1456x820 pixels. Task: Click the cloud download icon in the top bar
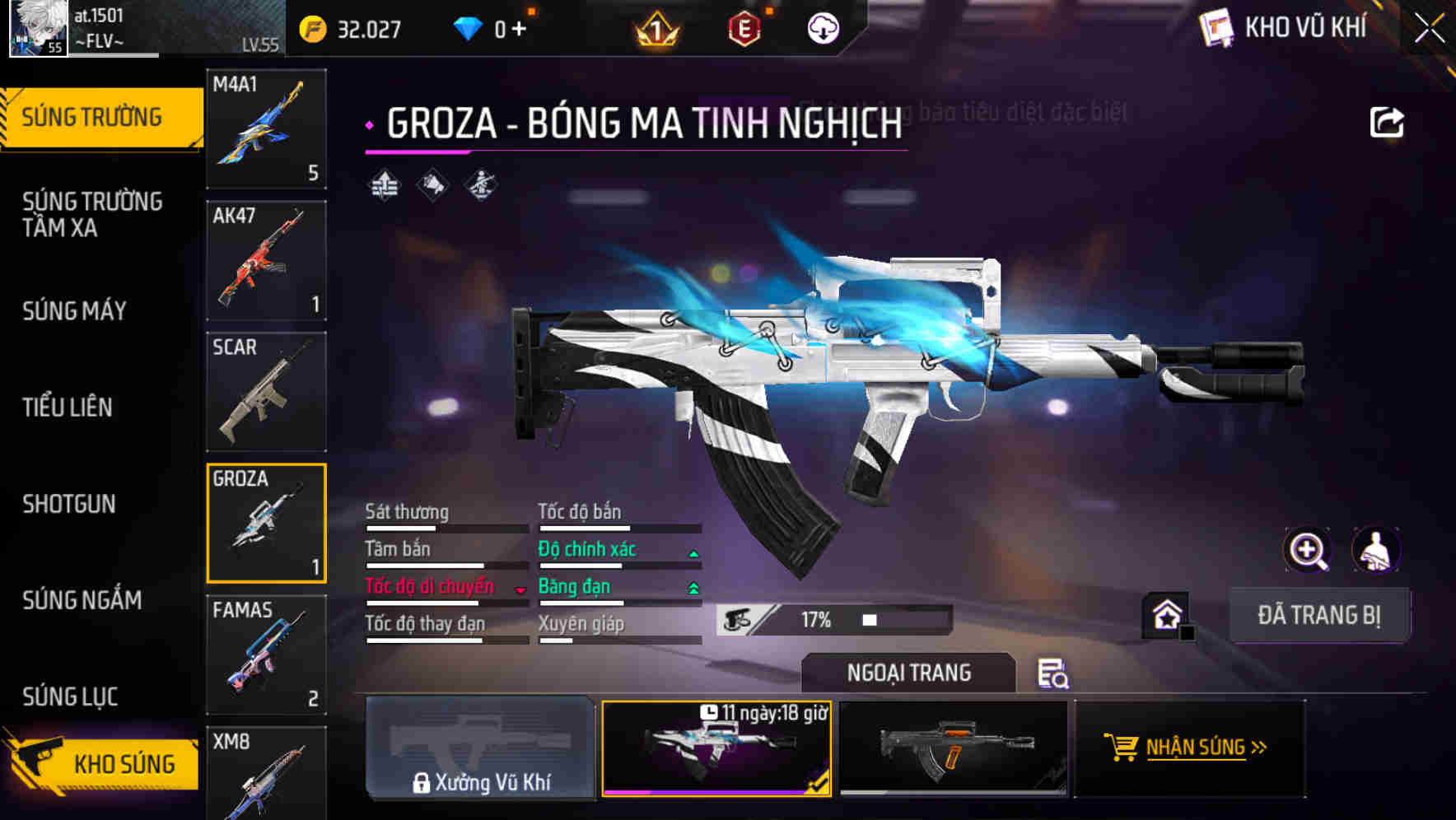point(822,29)
